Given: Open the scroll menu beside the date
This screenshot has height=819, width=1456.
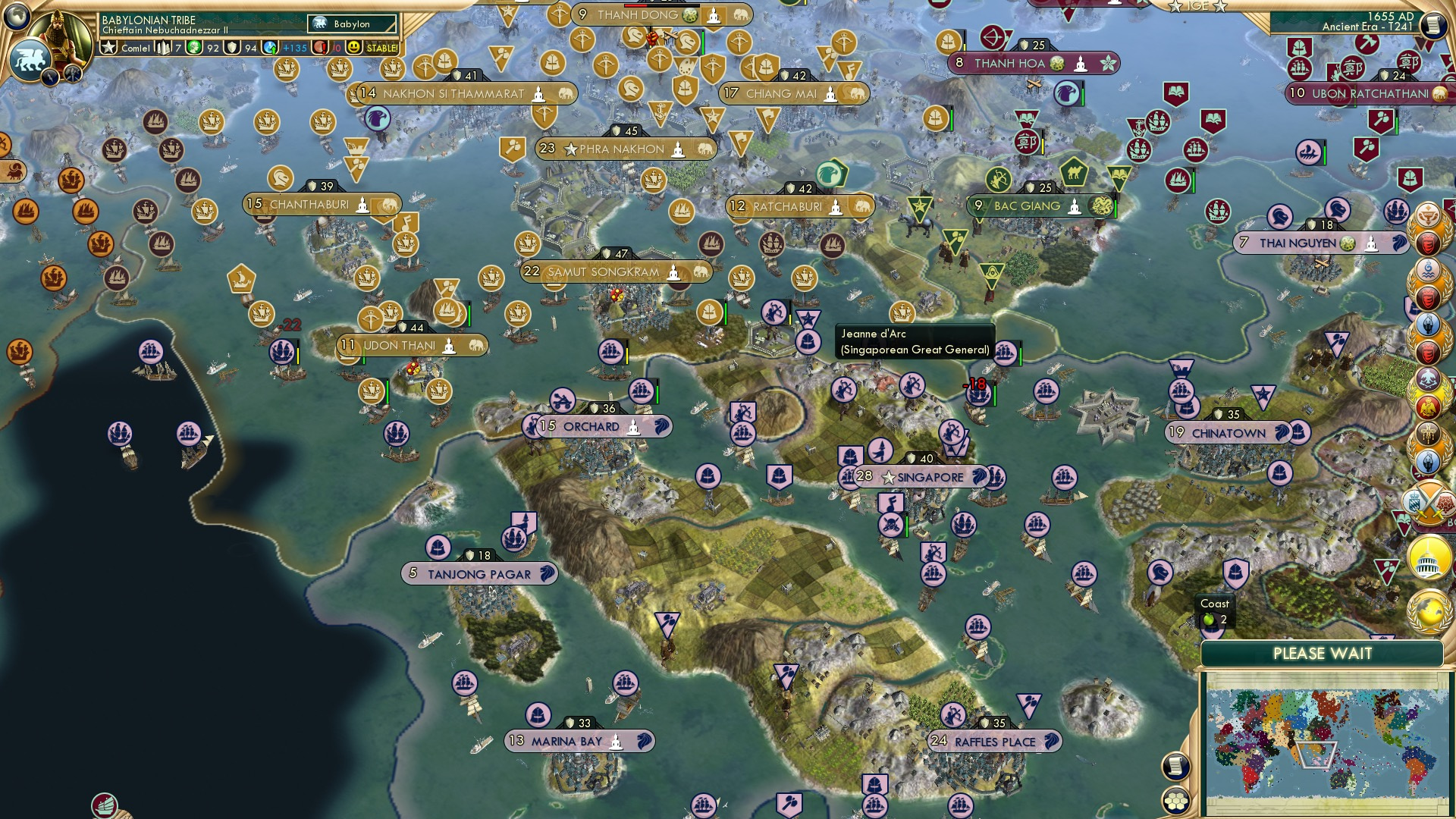Looking at the screenshot, I should coord(1433,26).
